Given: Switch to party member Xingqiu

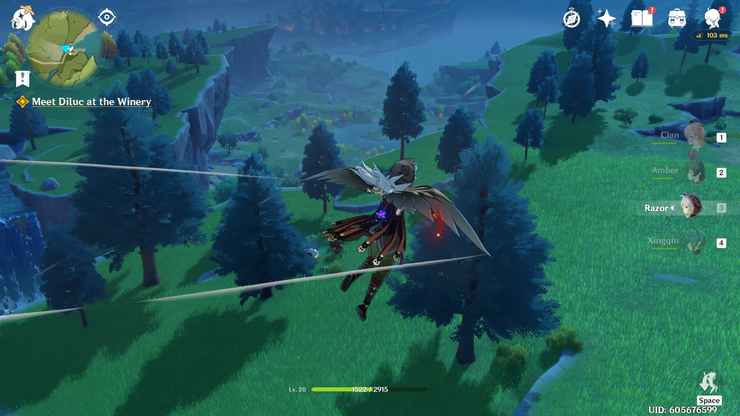Looking at the screenshot, I should 694,242.
